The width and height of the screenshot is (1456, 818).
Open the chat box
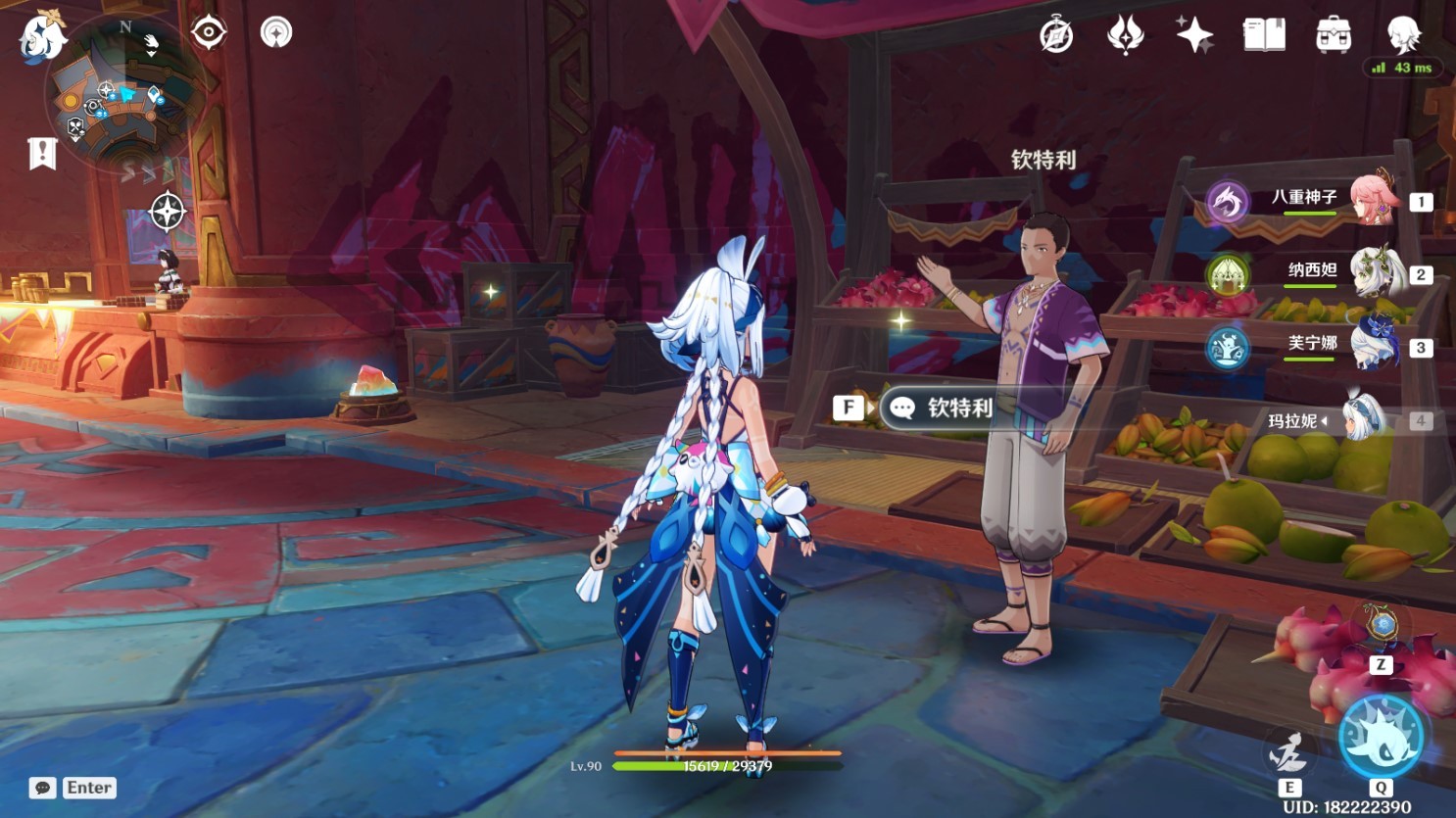point(43,788)
